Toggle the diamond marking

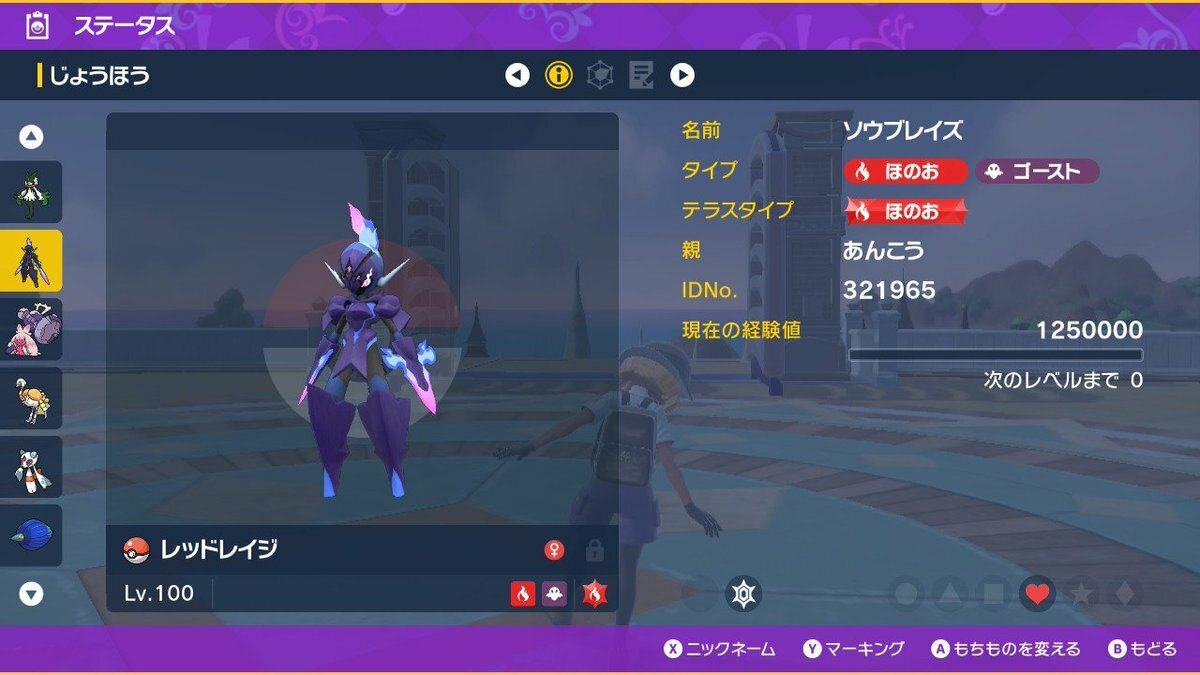point(1125,594)
